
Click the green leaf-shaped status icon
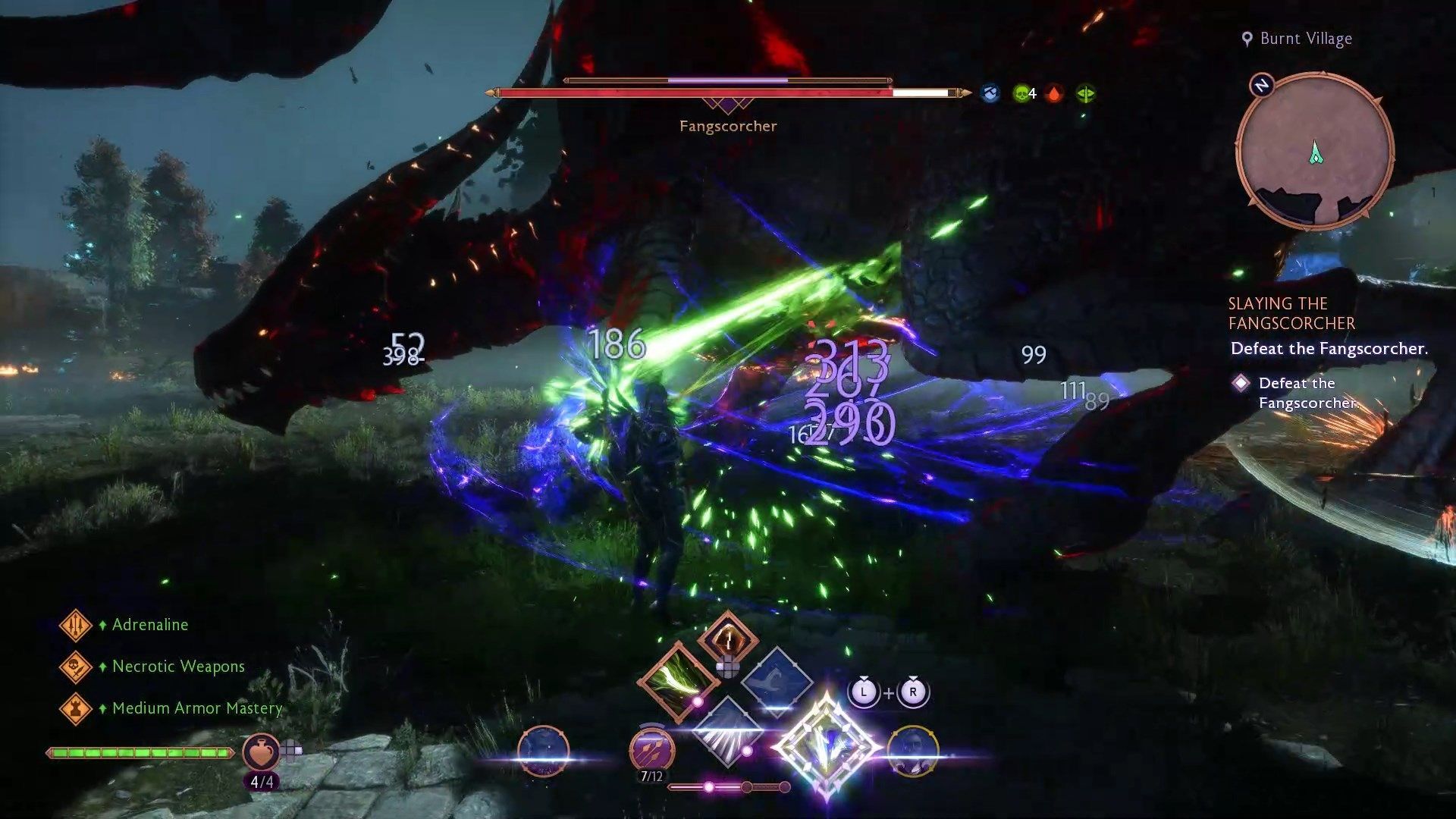pyautogui.click(x=1086, y=94)
